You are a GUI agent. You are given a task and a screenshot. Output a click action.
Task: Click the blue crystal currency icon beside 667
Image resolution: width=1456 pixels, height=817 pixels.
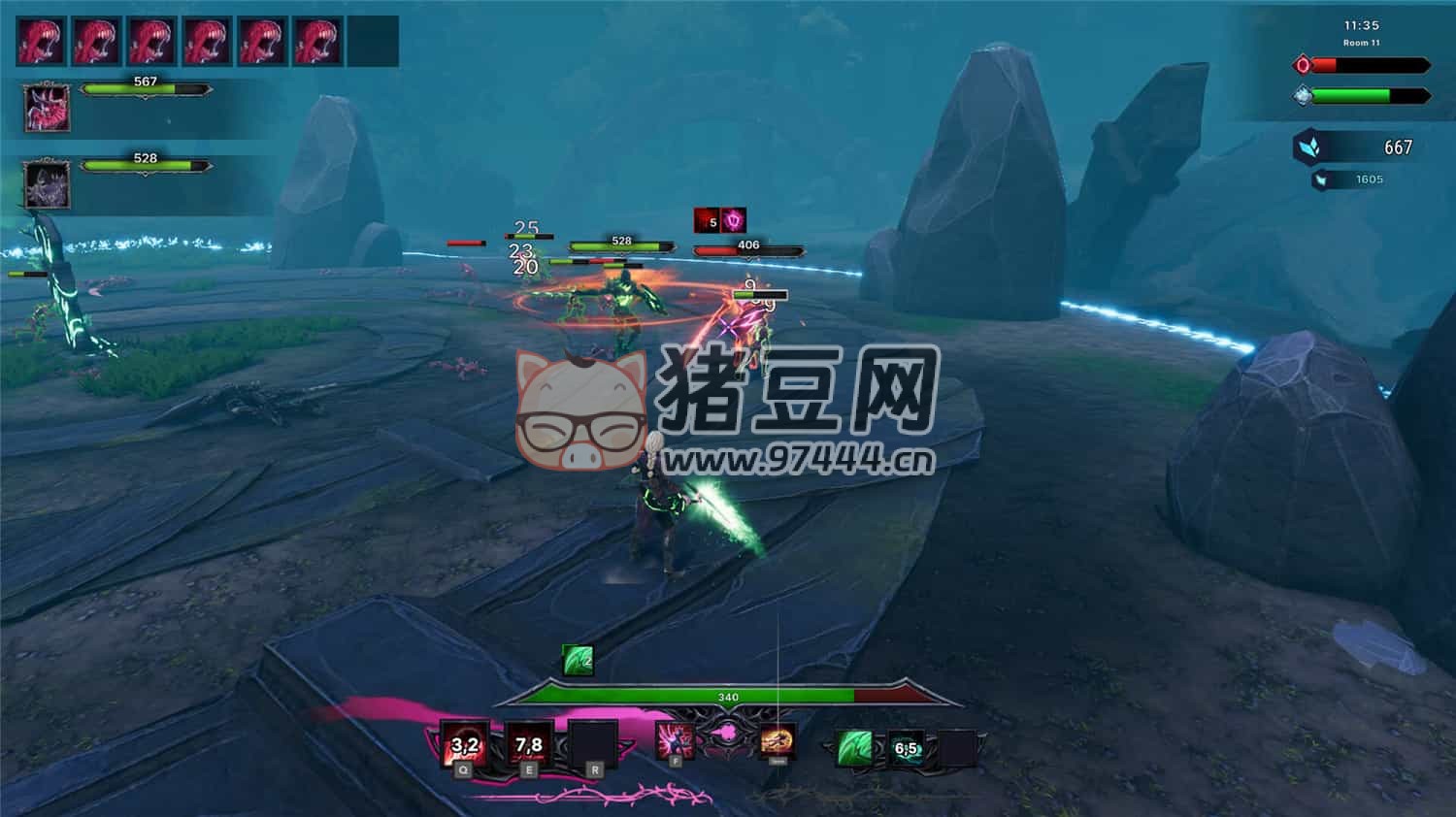tap(1308, 147)
